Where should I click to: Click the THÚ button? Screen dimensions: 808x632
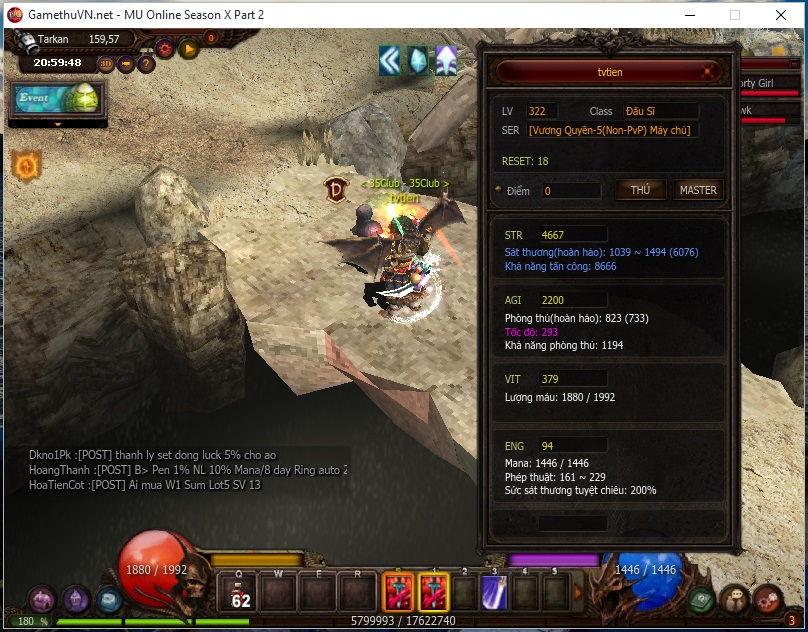tap(640, 190)
